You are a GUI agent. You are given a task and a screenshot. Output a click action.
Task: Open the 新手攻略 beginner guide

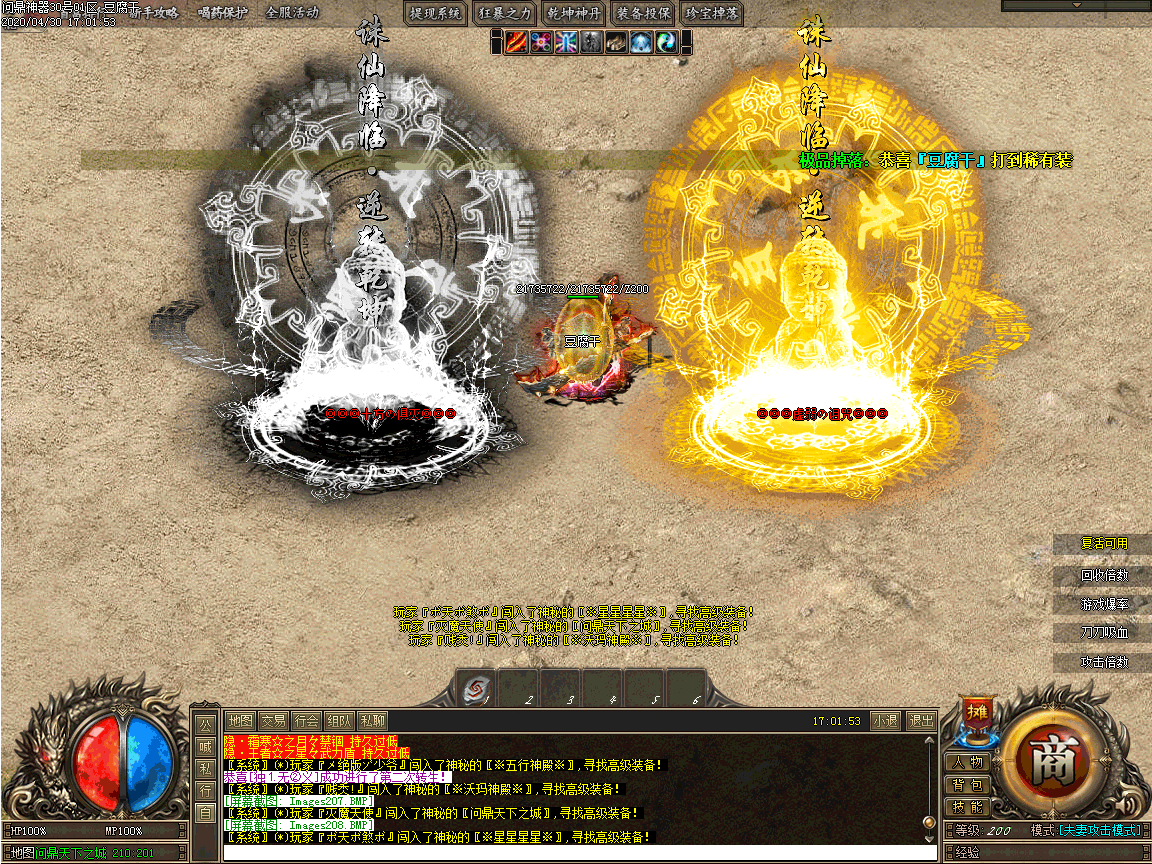point(154,13)
